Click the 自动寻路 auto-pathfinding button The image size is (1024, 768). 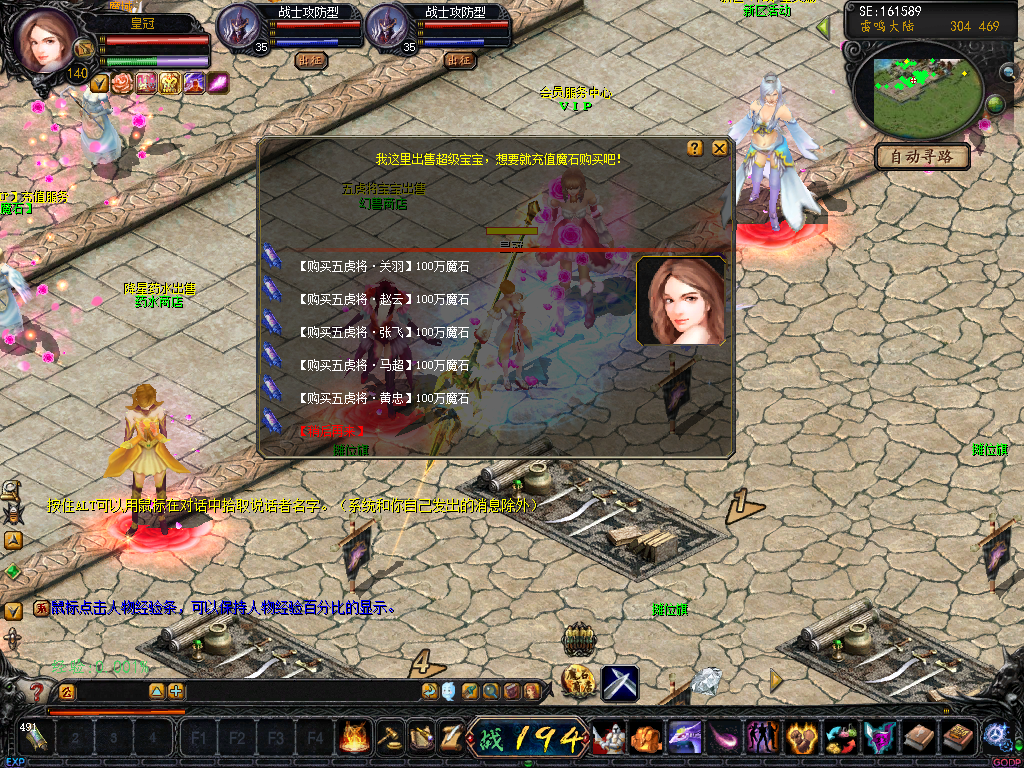tap(923, 156)
